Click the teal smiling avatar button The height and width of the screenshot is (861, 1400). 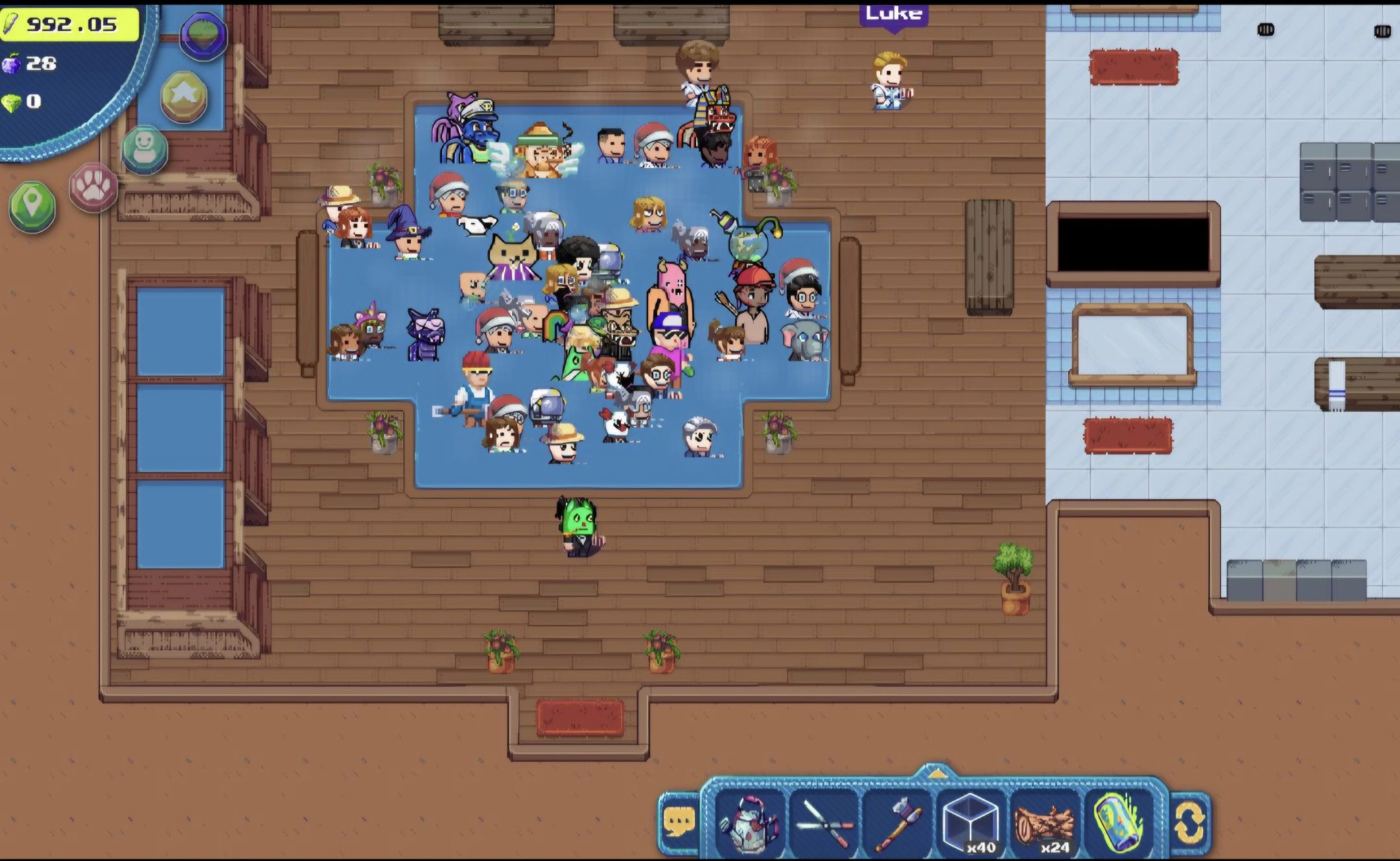[145, 149]
